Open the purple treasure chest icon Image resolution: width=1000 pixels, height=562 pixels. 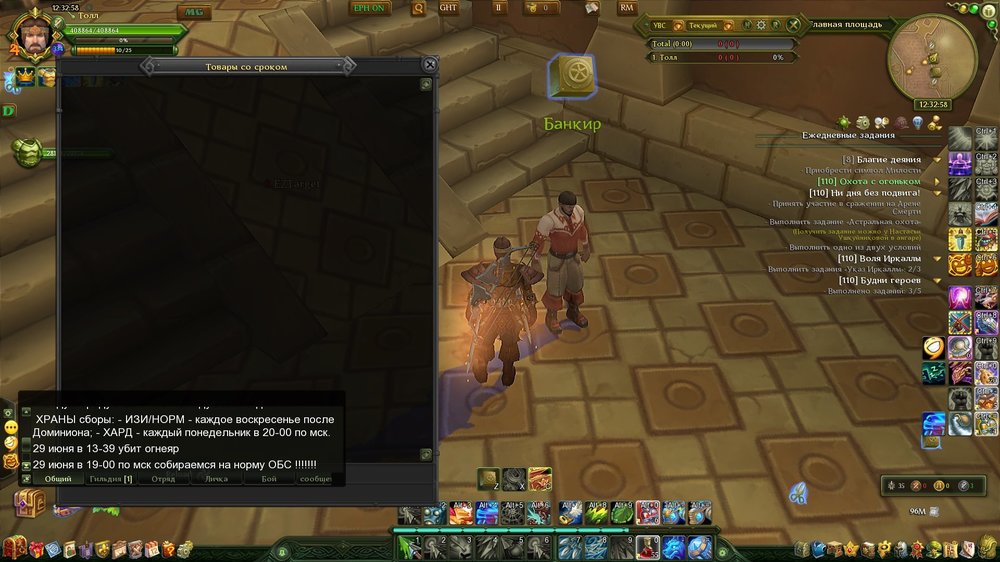click(28, 501)
